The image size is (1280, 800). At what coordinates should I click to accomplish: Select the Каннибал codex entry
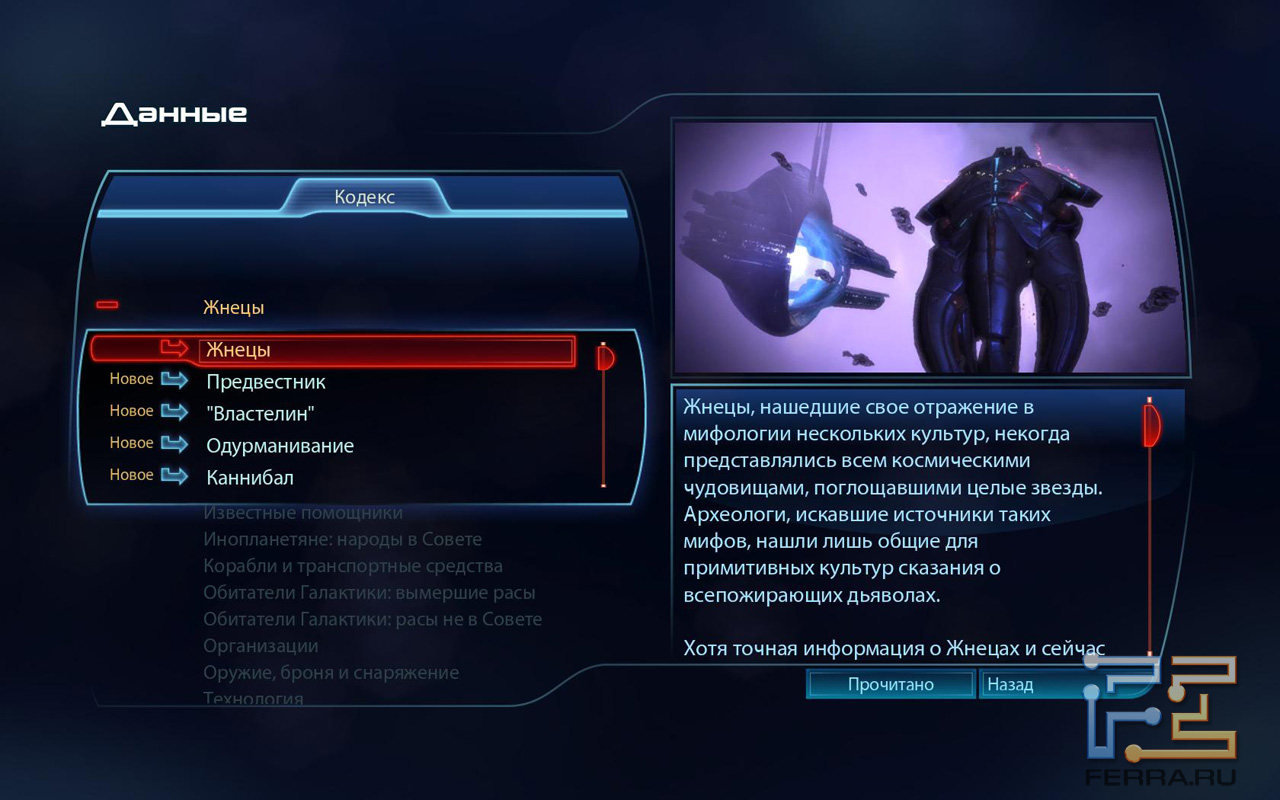250,478
